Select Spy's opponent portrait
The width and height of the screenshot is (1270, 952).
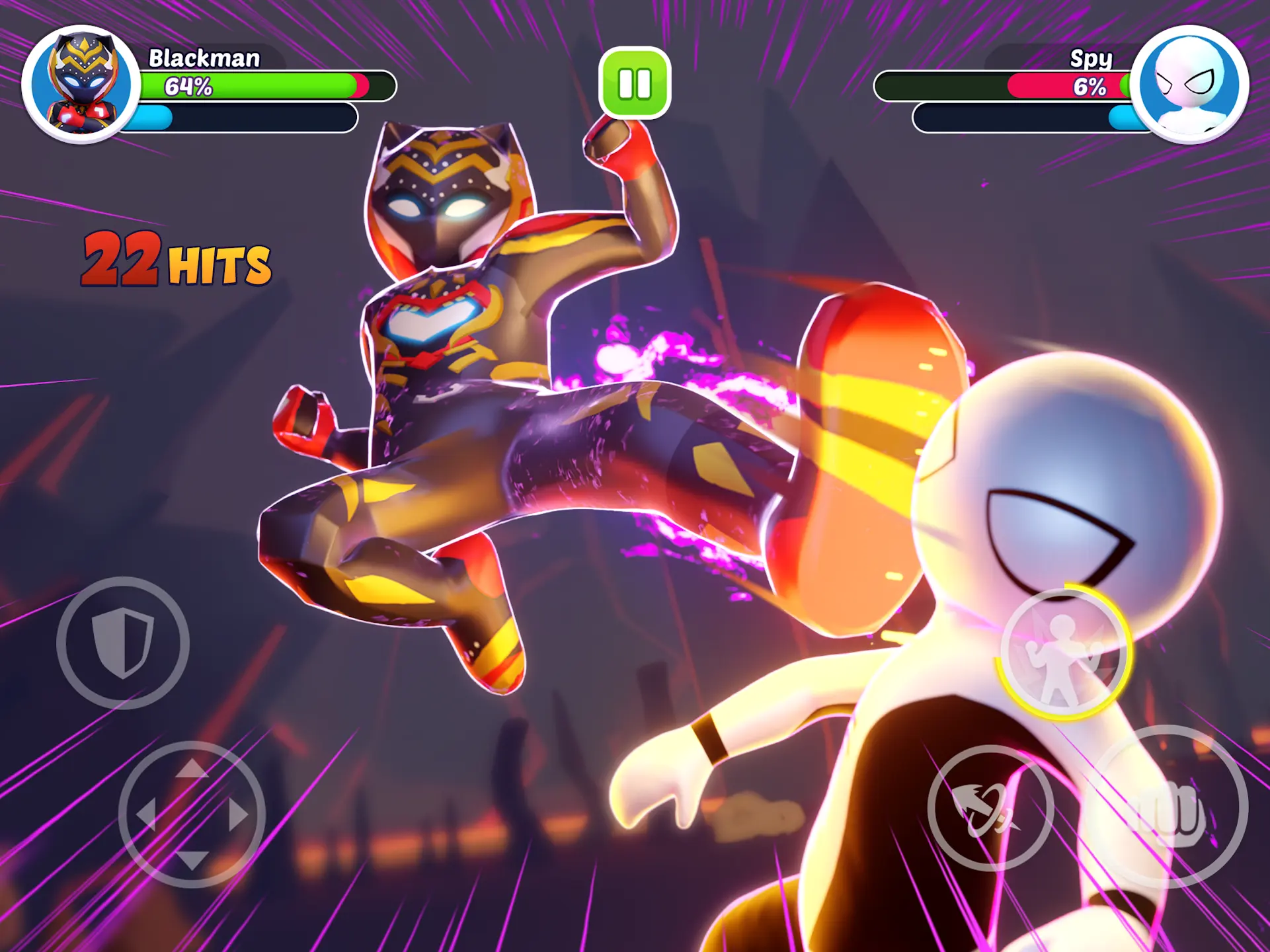tap(1189, 84)
